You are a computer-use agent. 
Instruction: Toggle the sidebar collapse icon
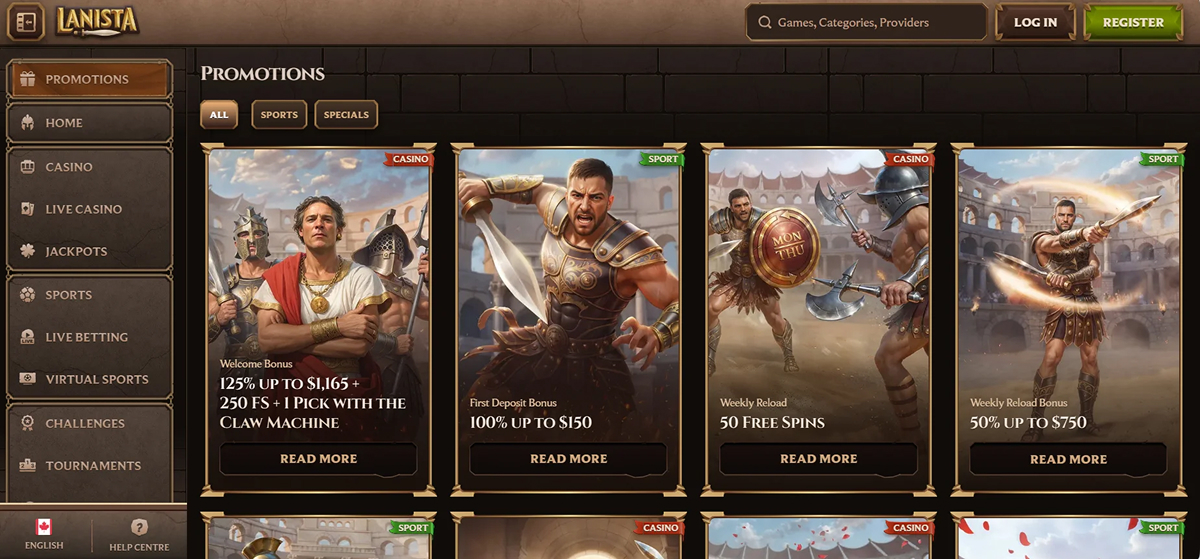click(25, 22)
